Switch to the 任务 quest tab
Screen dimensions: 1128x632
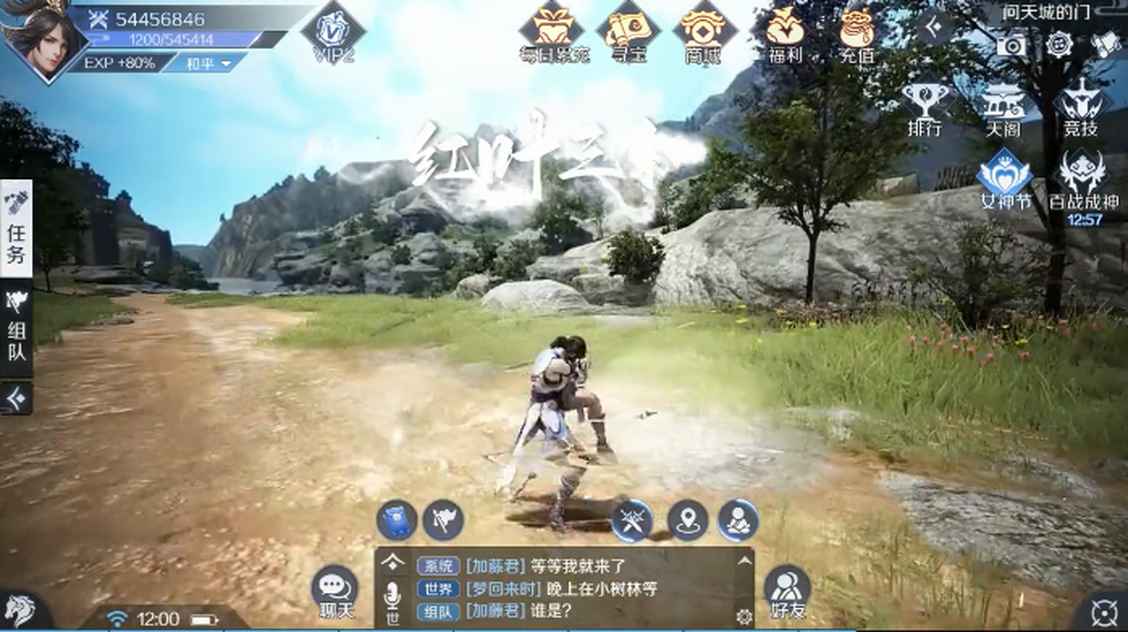[17, 229]
